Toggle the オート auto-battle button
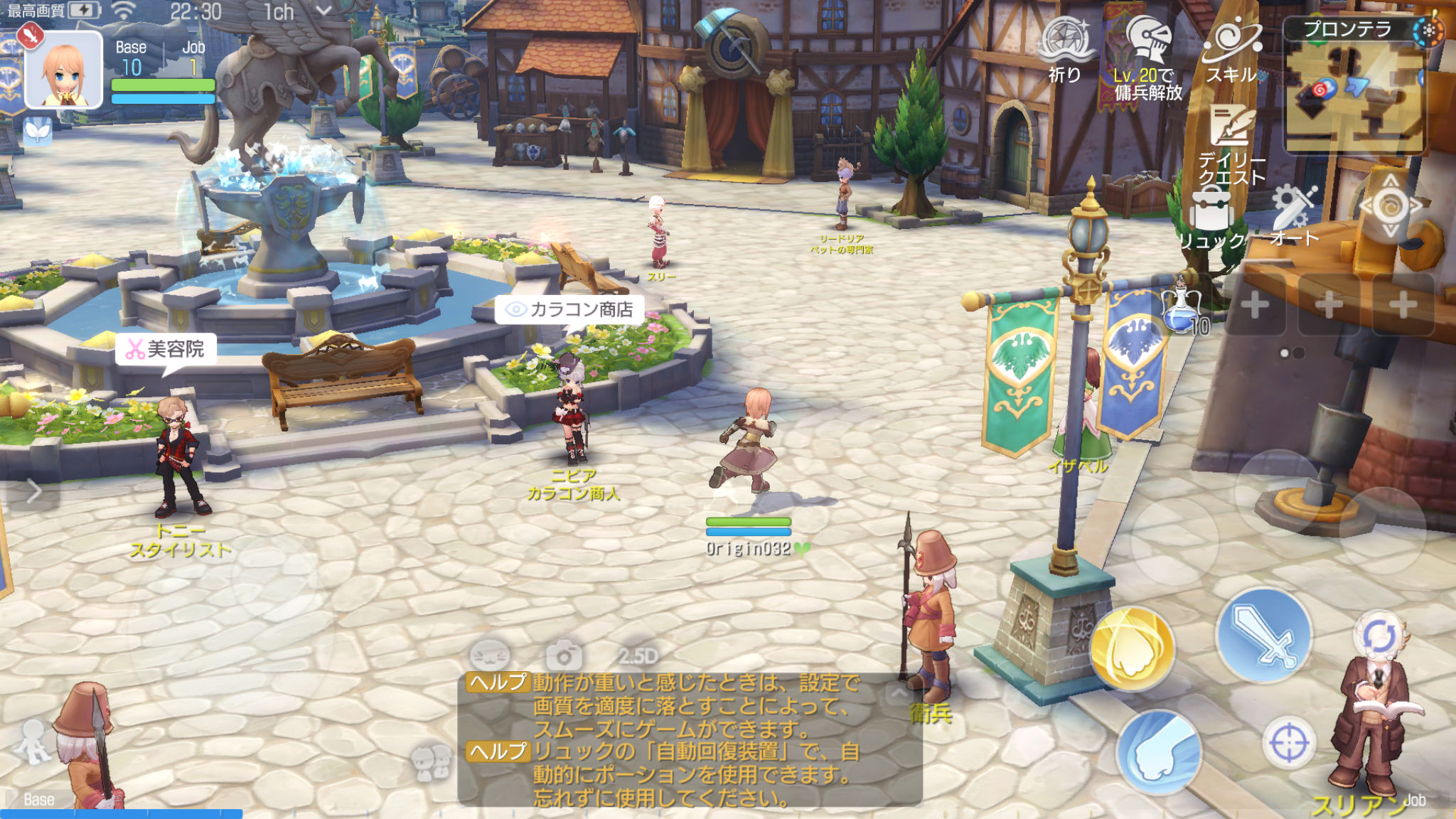This screenshot has width=1456, height=819. [1294, 212]
